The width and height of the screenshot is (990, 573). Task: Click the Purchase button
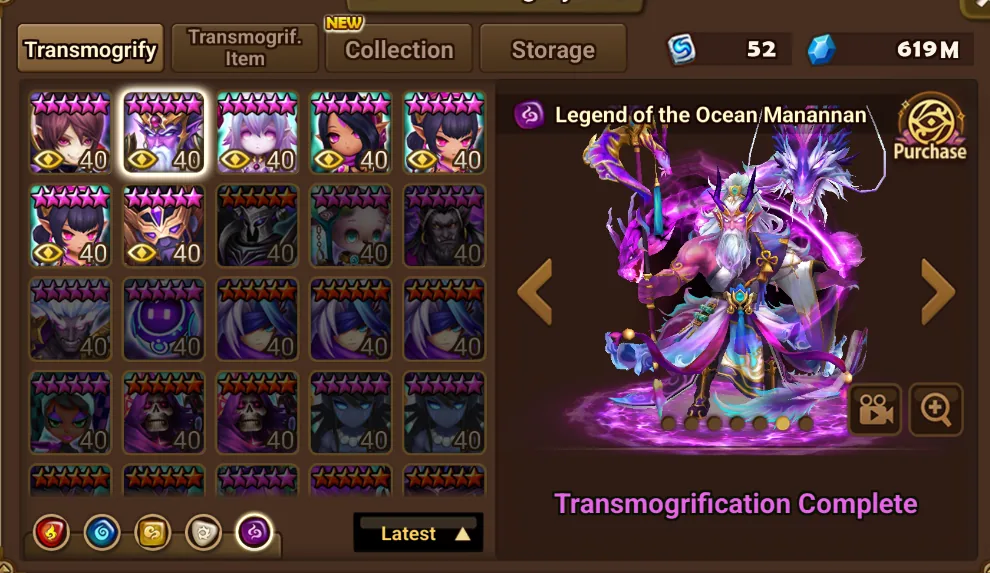pyautogui.click(x=930, y=128)
